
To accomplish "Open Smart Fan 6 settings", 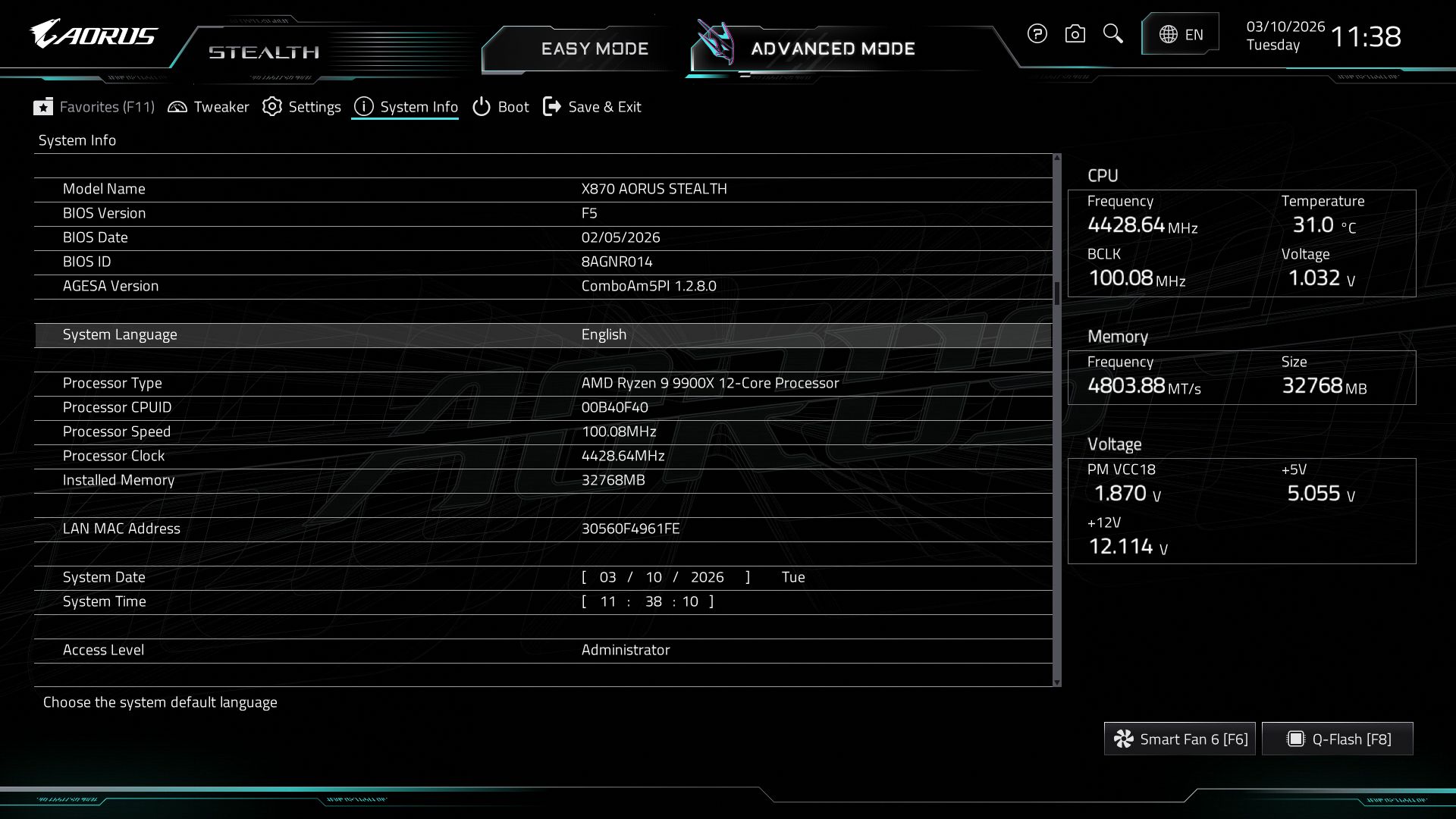I will (x=1179, y=738).
